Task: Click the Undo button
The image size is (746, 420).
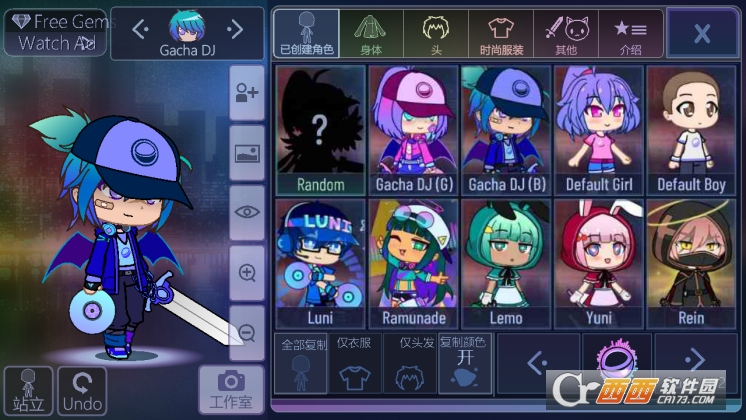Action: [82, 391]
